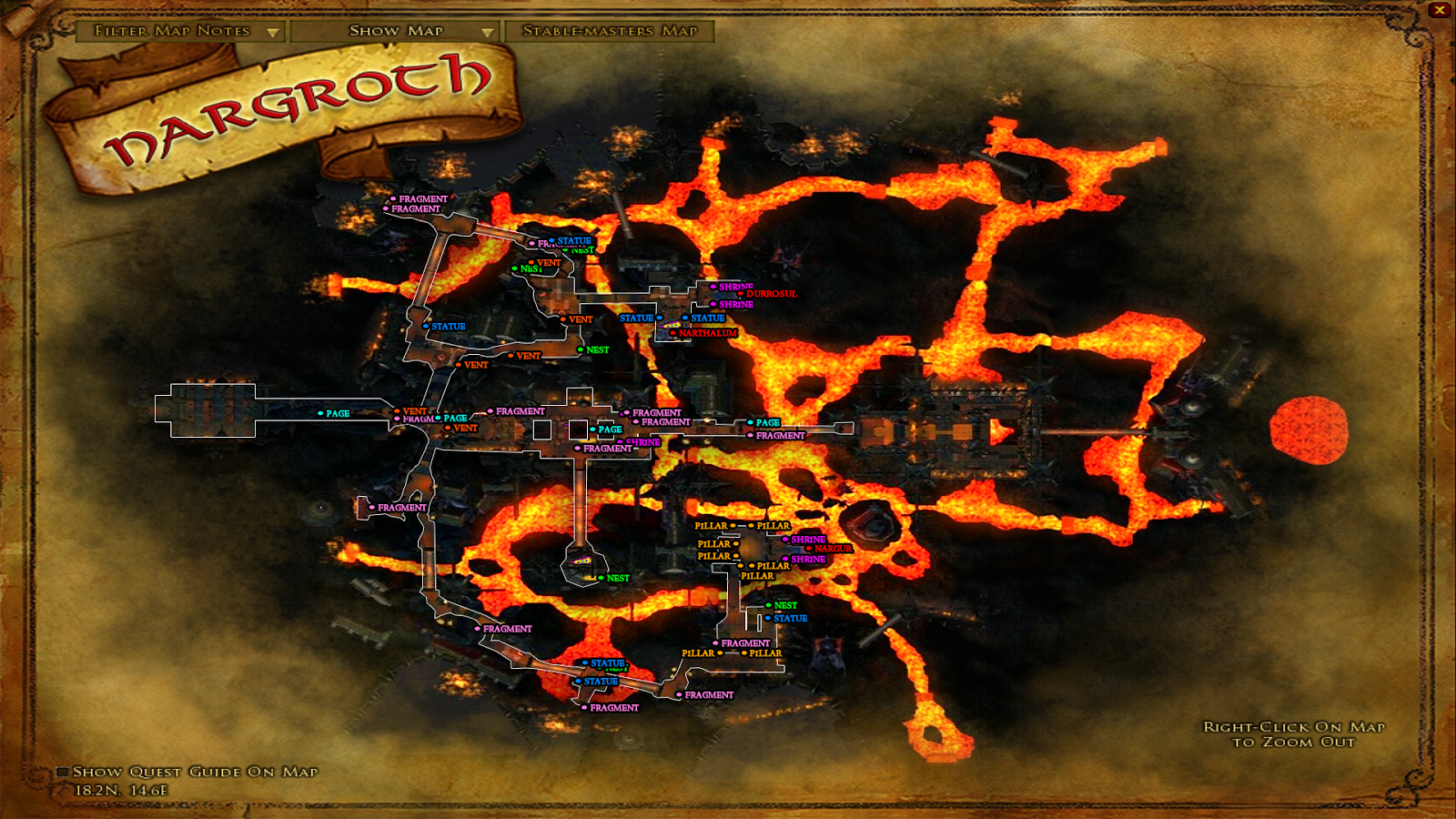Select the blue STATUE marker near NARTHALUM
Image resolution: width=1456 pixels, height=819 pixels.
685,319
